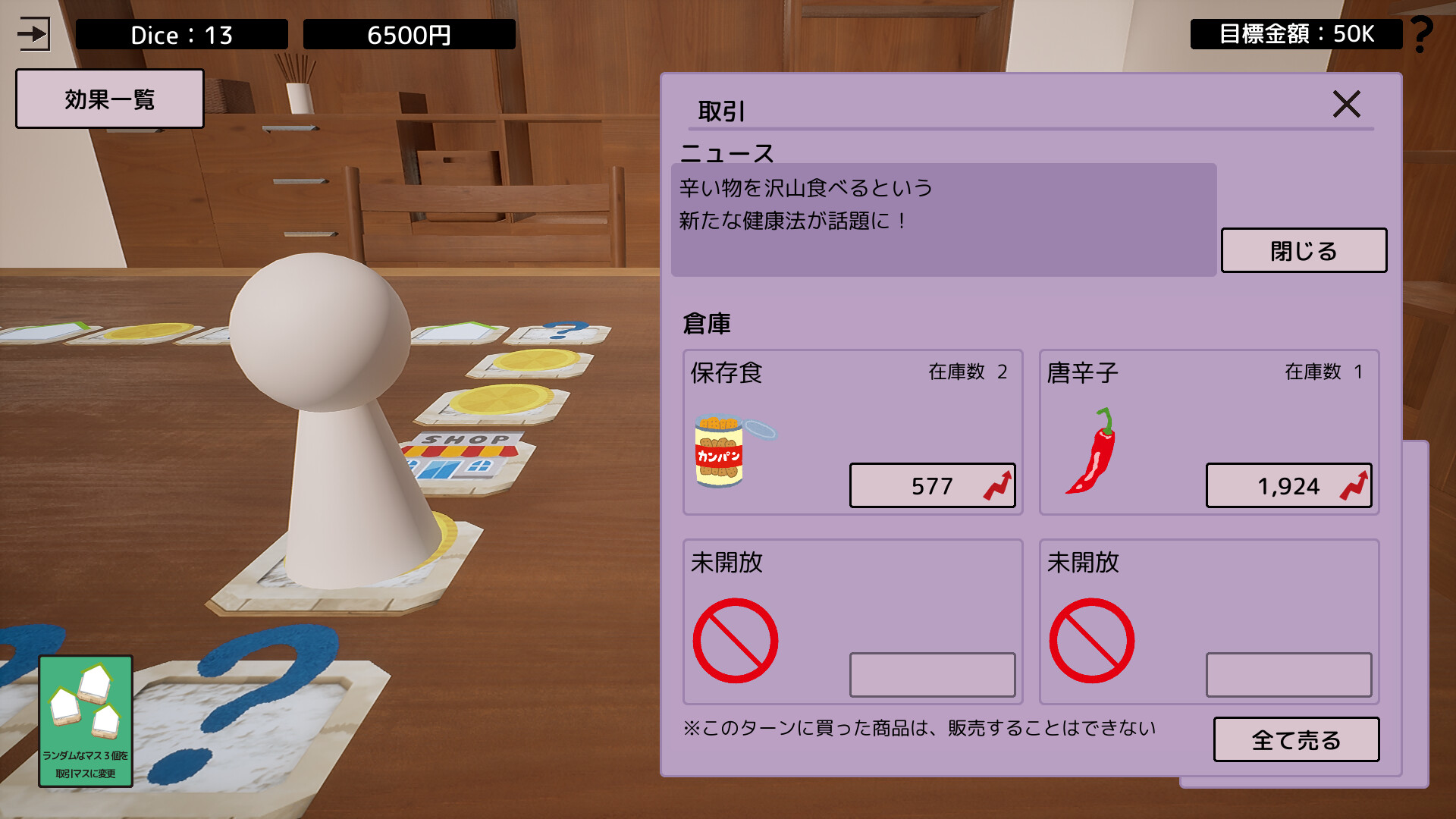Open the help via the question mark icon

tap(1422, 33)
